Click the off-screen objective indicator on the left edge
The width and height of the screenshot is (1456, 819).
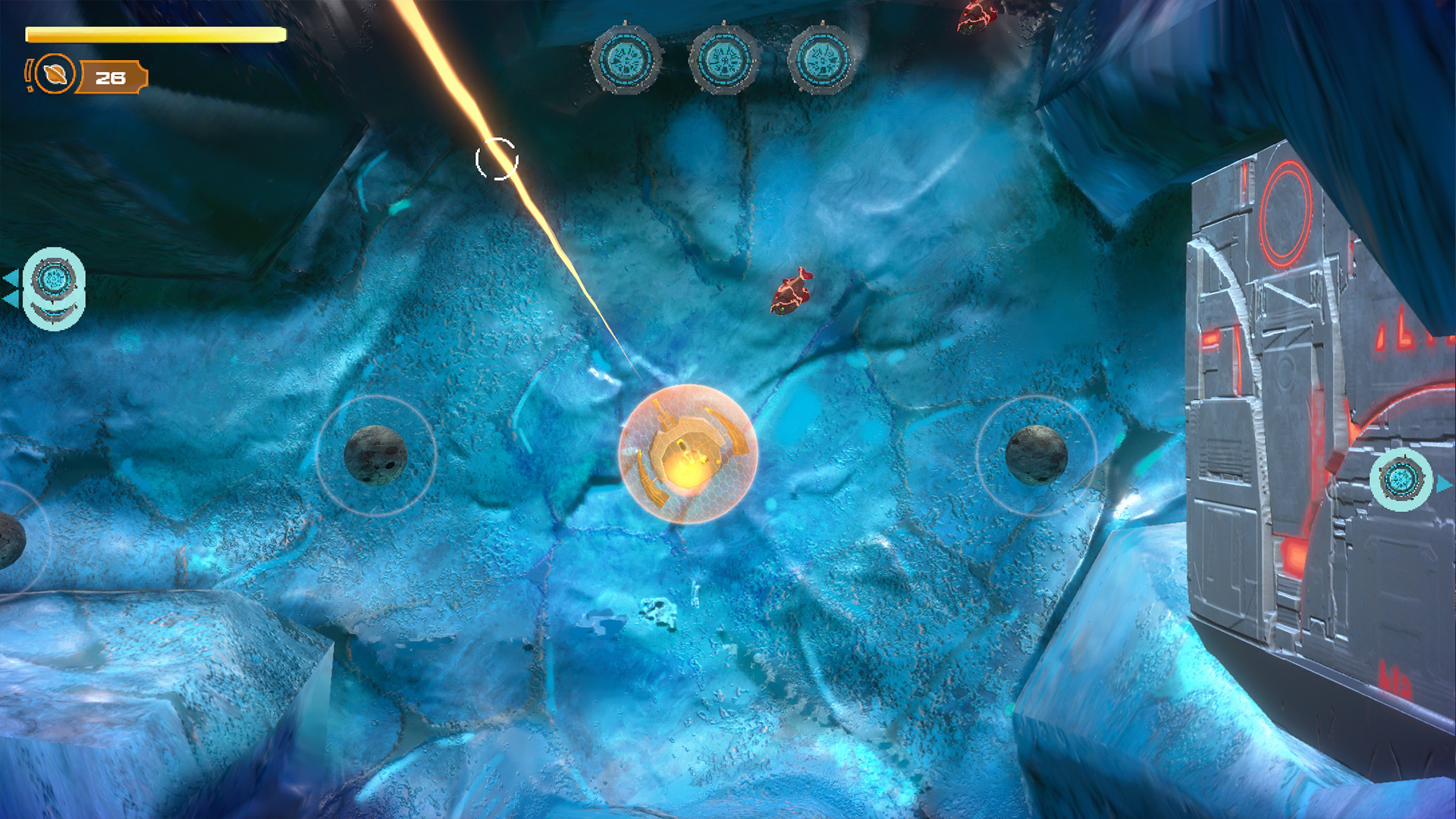click(53, 284)
